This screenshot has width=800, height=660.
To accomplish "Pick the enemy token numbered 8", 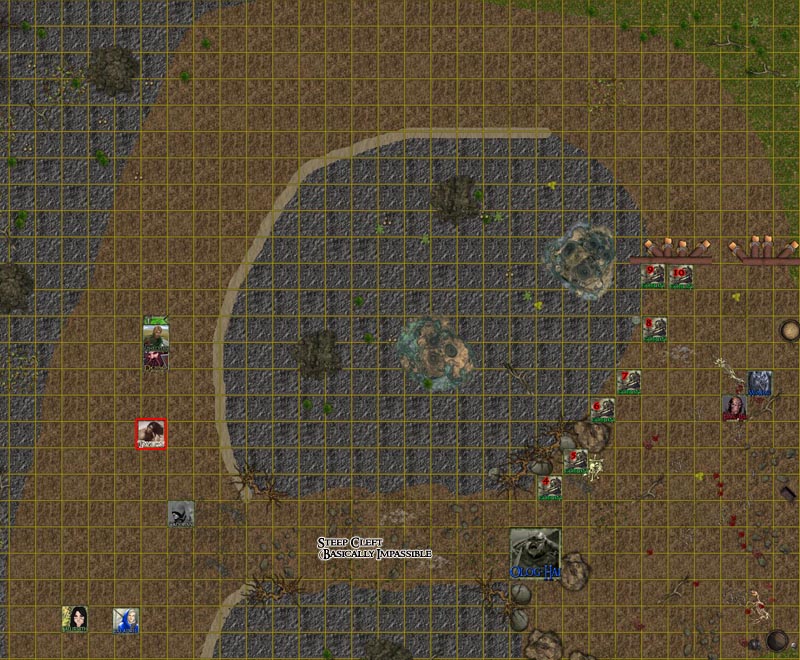I will click(x=655, y=330).
